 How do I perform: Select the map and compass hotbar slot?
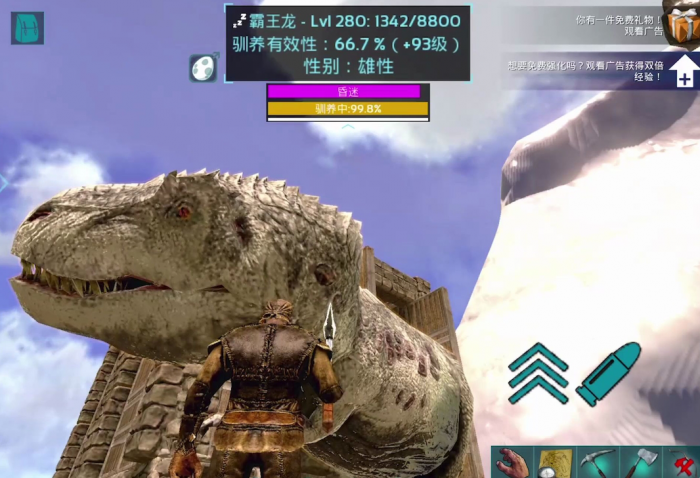[x=554, y=462]
